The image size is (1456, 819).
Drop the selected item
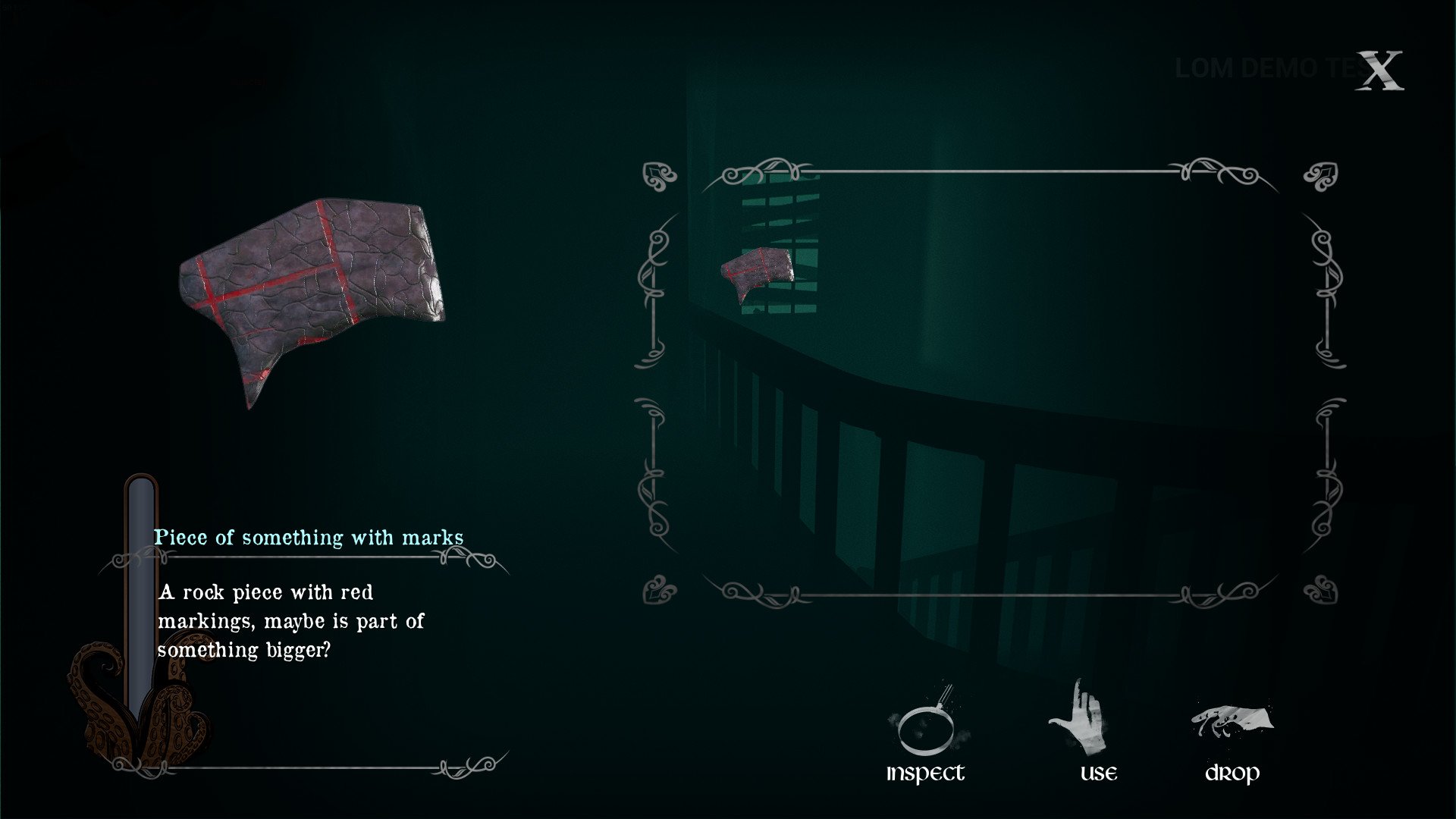1232,736
